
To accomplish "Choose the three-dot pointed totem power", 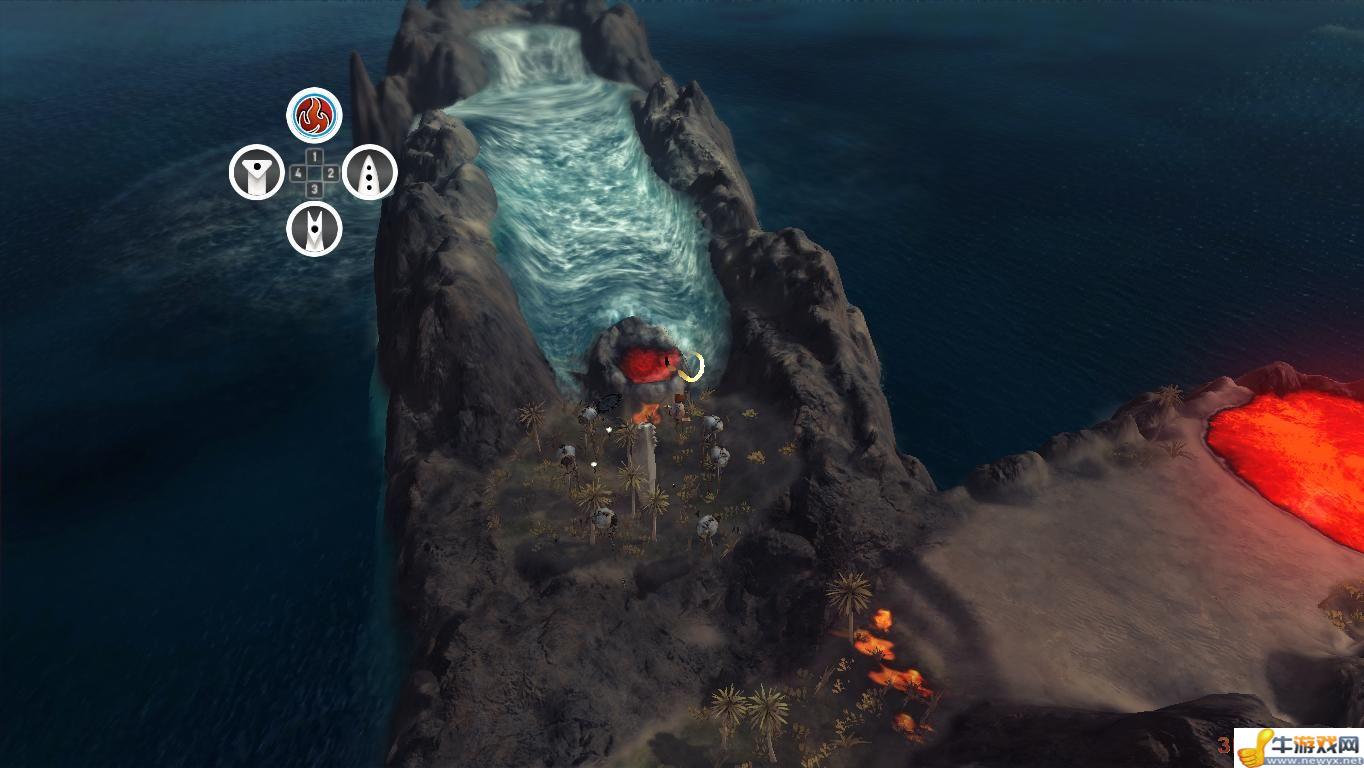I will [370, 173].
